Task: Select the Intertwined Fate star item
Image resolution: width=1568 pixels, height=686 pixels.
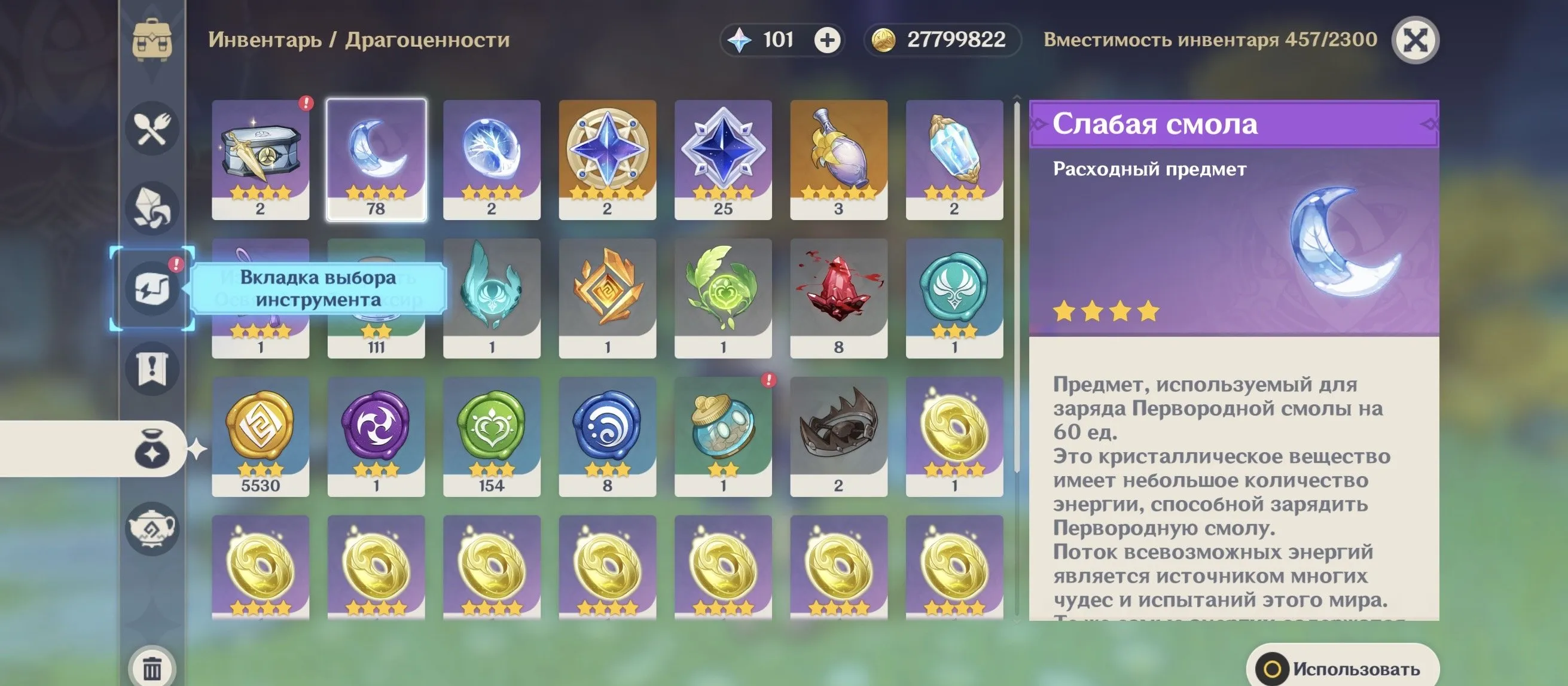Action: [x=608, y=159]
